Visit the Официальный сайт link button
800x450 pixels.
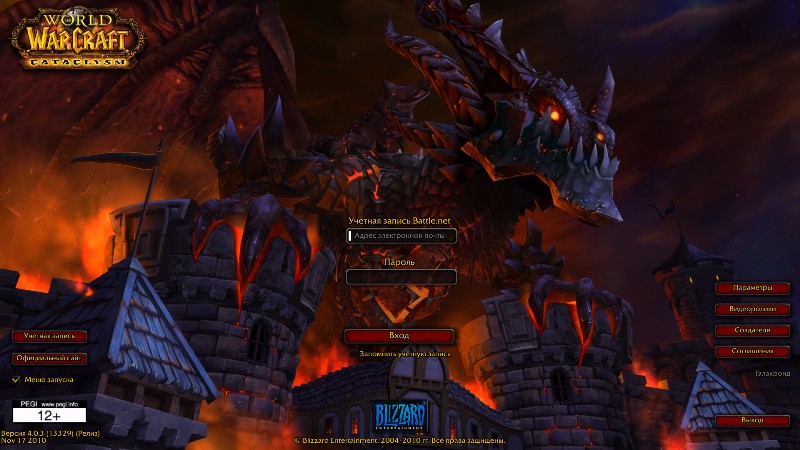pos(50,358)
